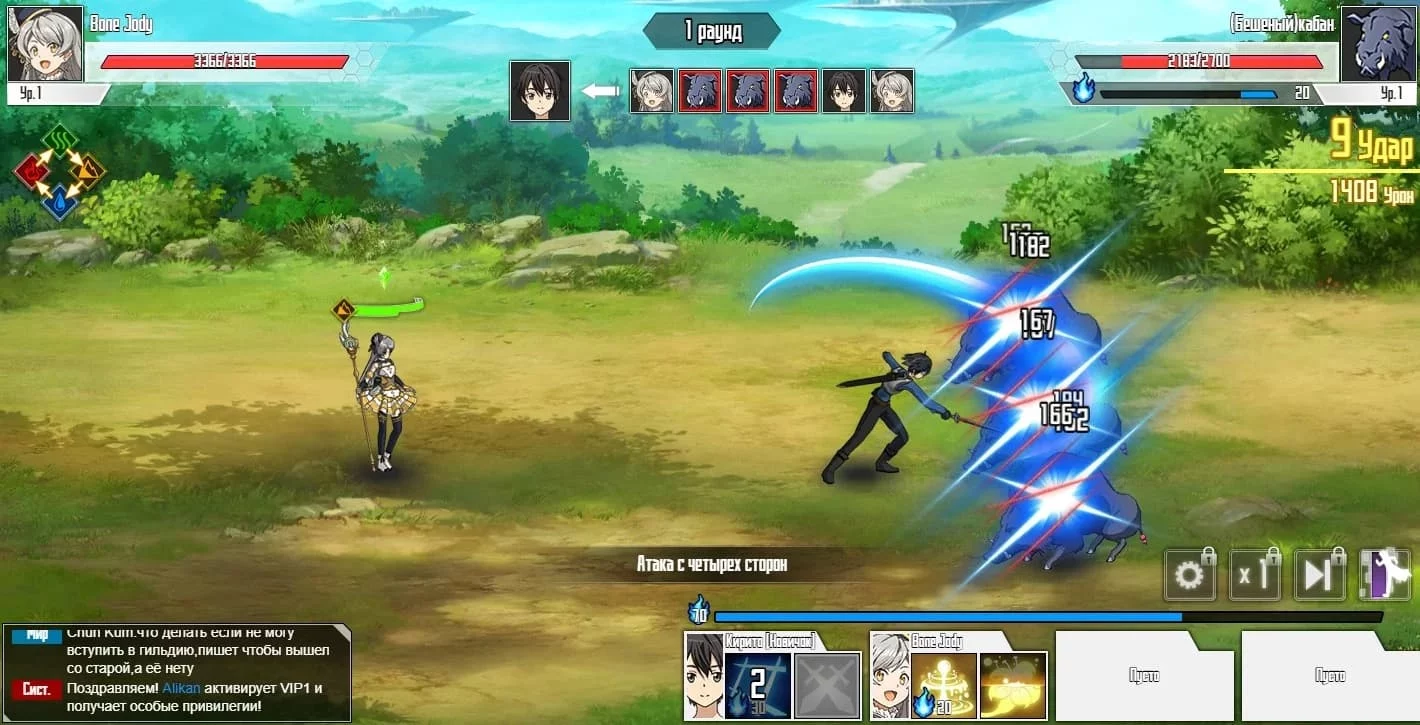
Task: Select the red system chat channel tag
Action: pos(37,689)
